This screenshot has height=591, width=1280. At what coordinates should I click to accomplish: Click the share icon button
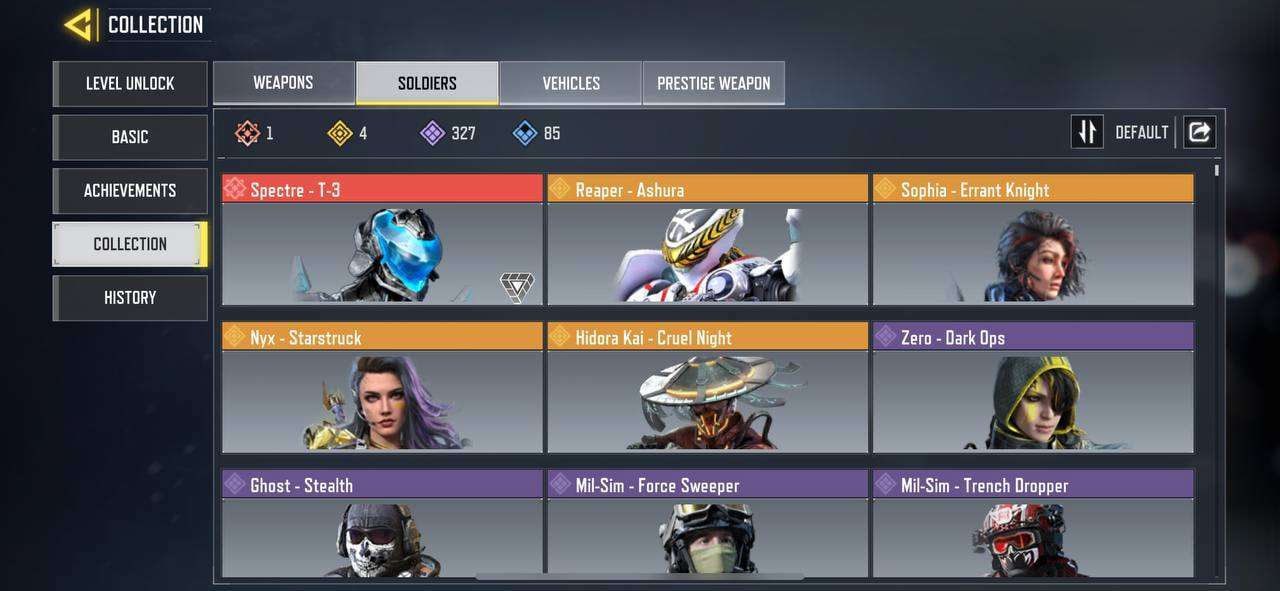[x=1200, y=132]
